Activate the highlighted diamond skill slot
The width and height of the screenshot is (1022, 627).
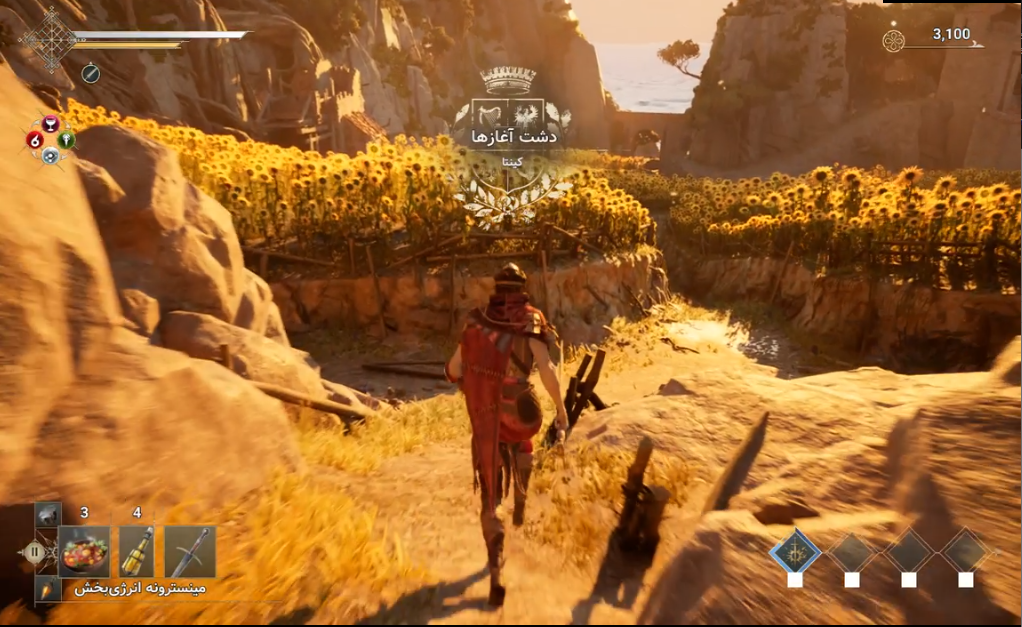click(x=795, y=551)
